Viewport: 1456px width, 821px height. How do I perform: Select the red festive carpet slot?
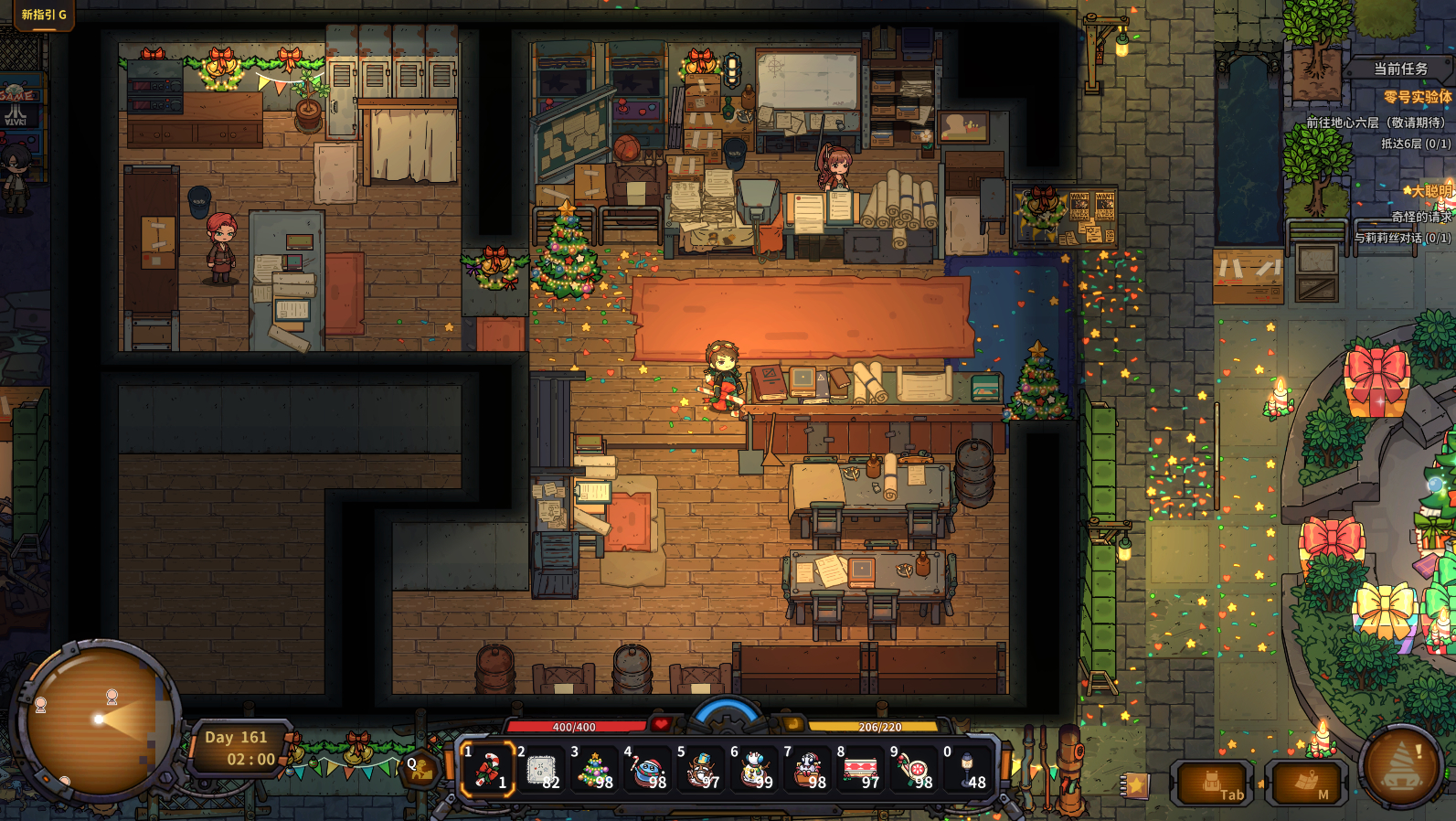pyautogui.click(x=861, y=769)
